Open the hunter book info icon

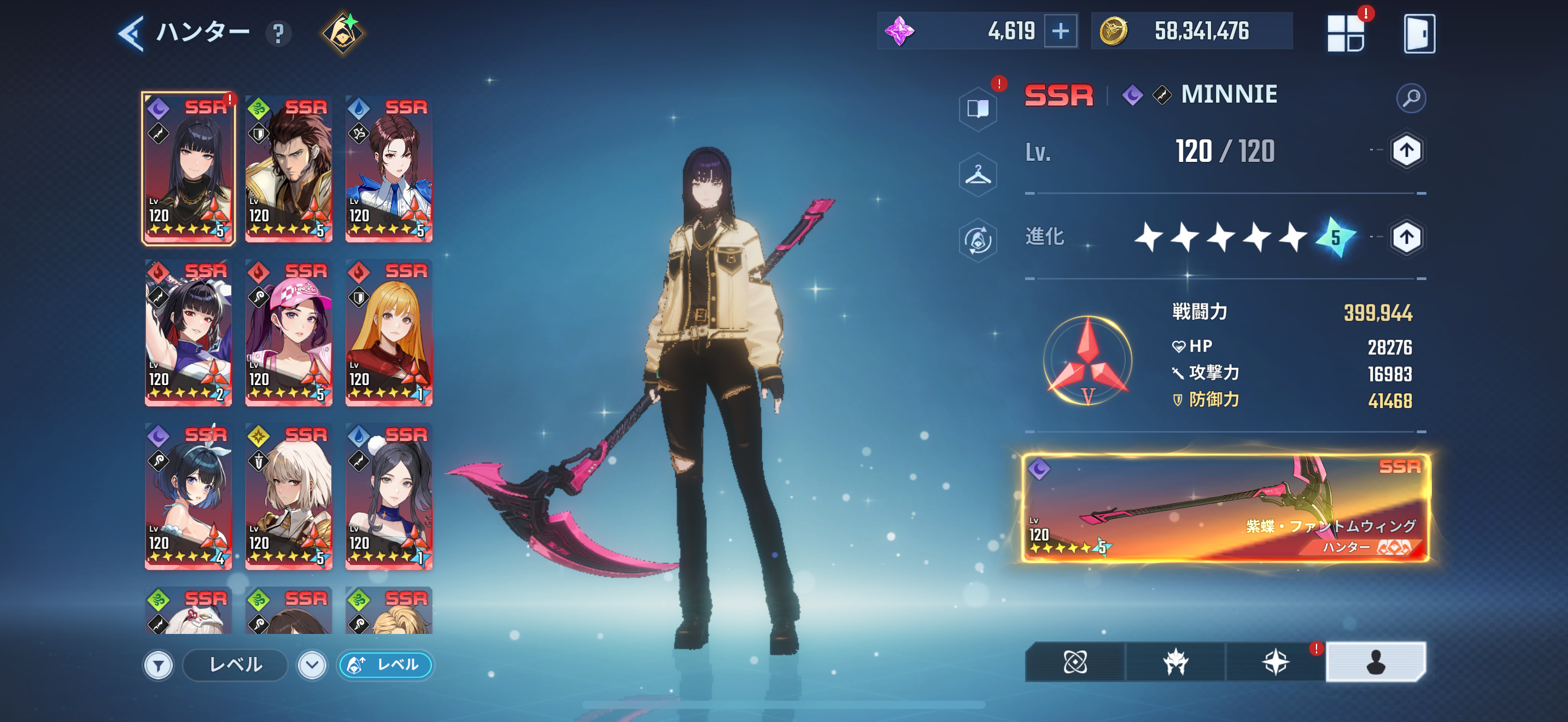tap(978, 109)
